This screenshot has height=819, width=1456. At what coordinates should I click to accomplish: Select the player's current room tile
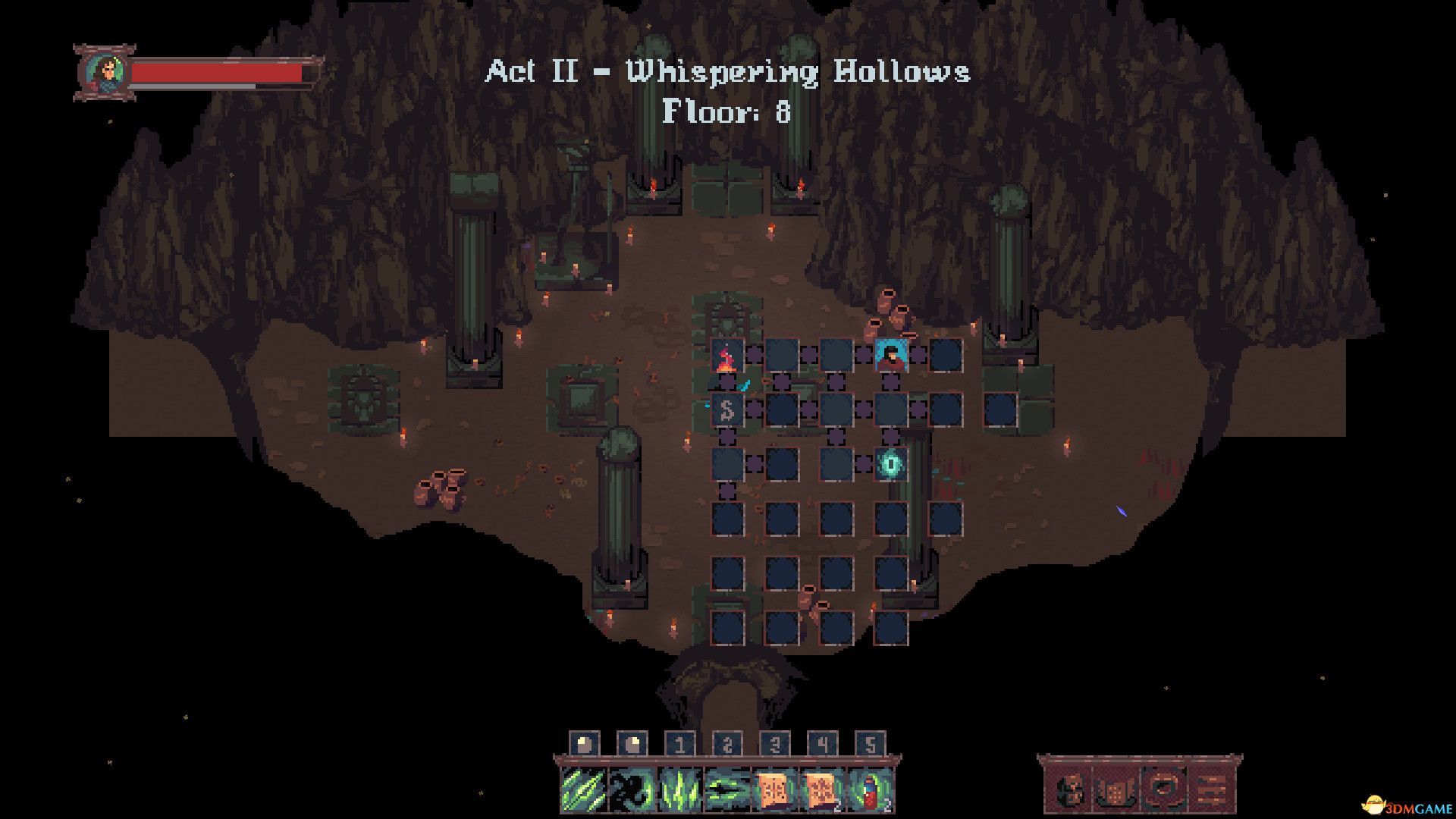[891, 356]
